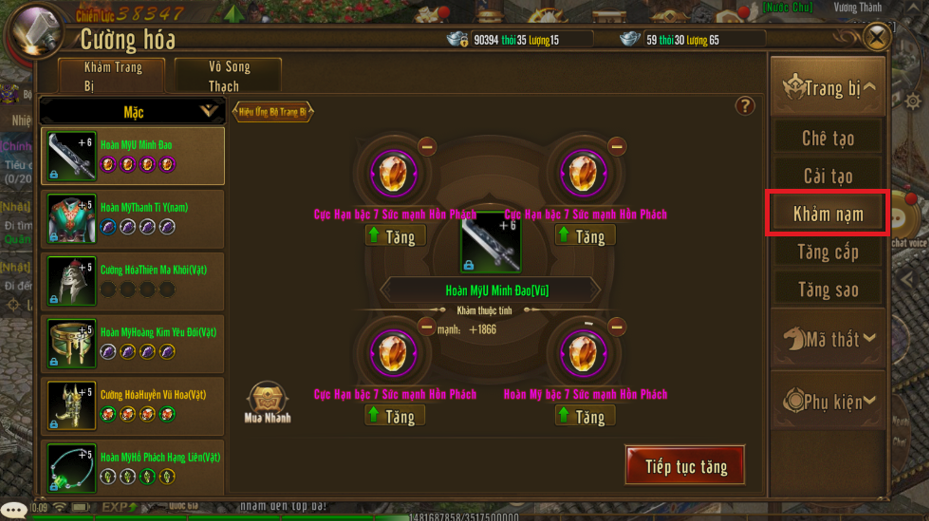929x521 pixels.
Task: Select the Tăng cấp menu entry
Action: click(827, 252)
